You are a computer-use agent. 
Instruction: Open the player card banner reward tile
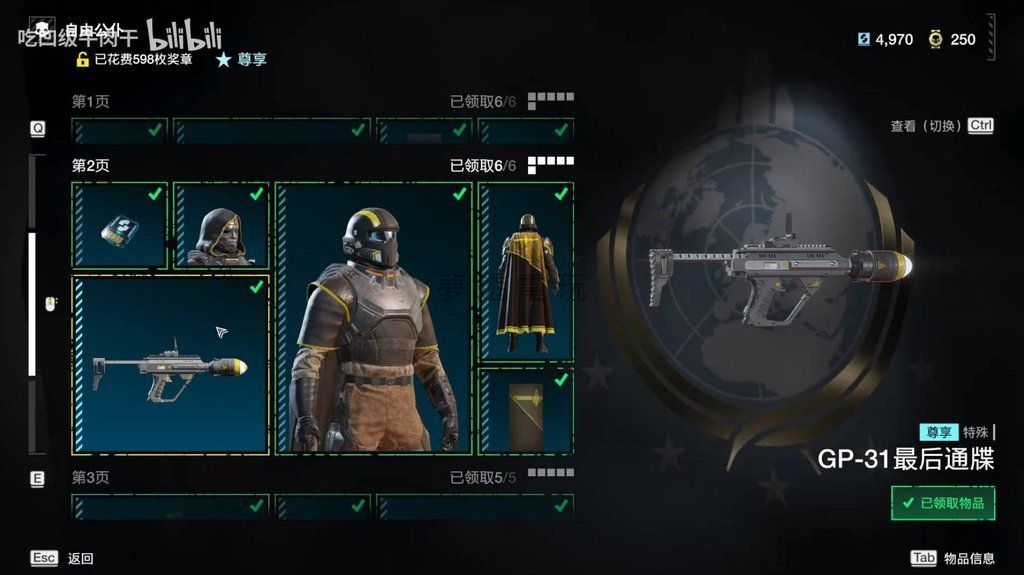pyautogui.click(x=526, y=410)
